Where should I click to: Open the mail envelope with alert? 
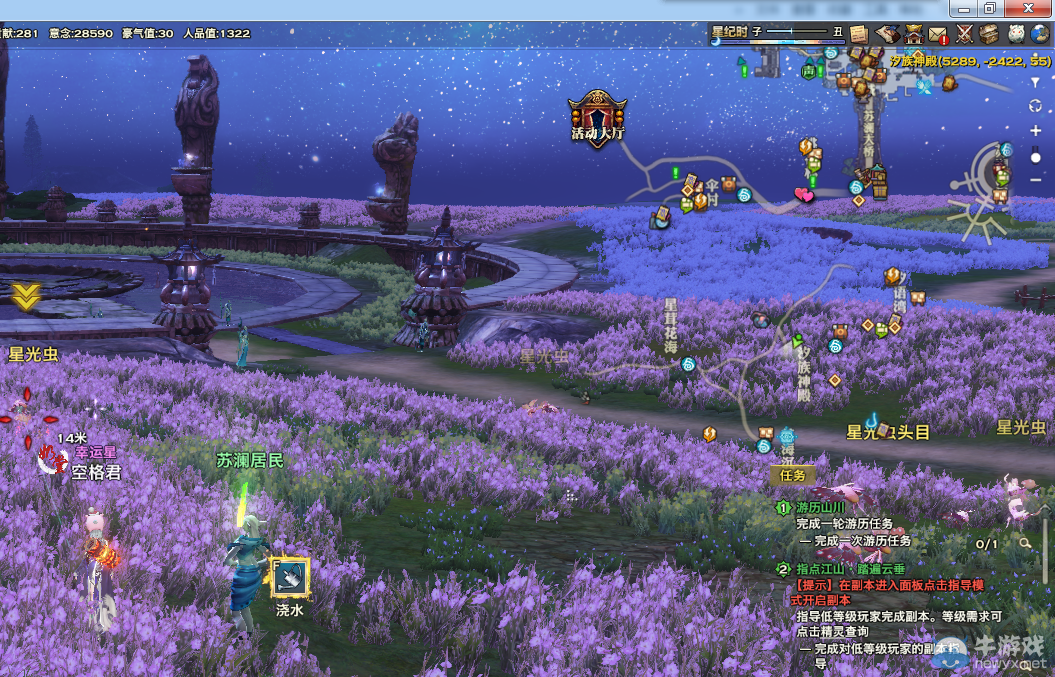[938, 34]
